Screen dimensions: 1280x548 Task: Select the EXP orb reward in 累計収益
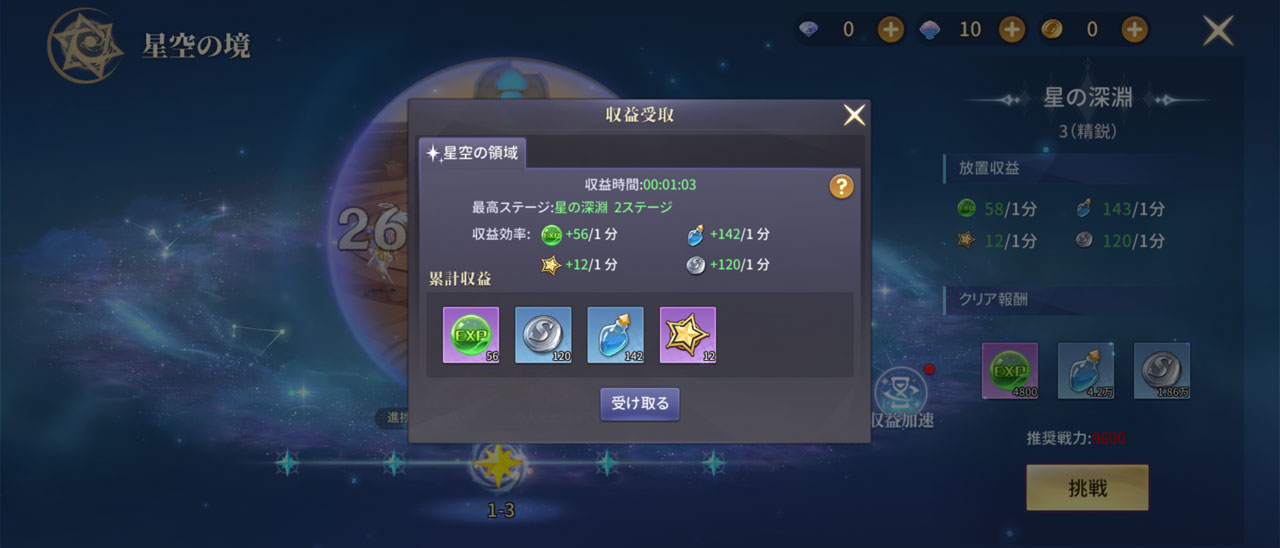(471, 335)
